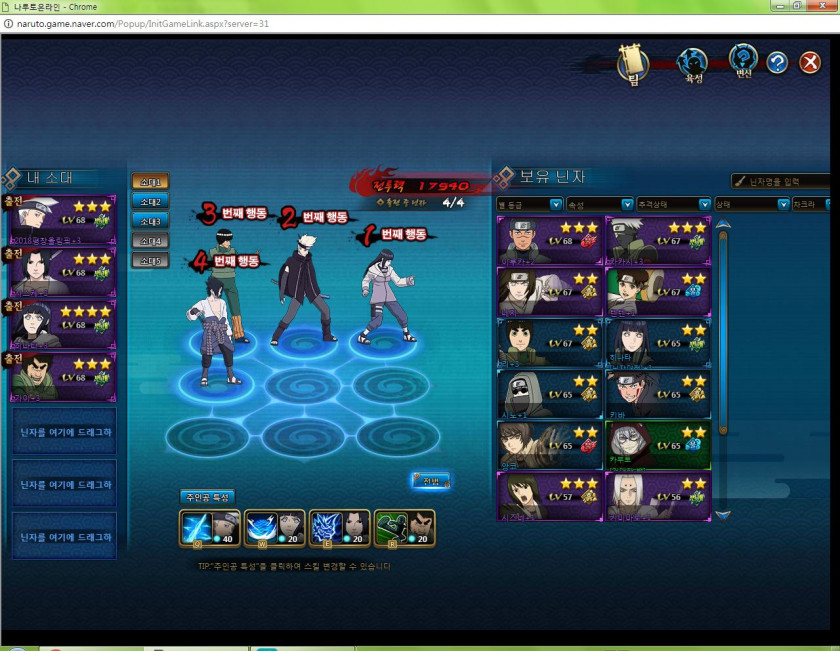Open the 별 등급 star grade dropdown

pos(530,204)
